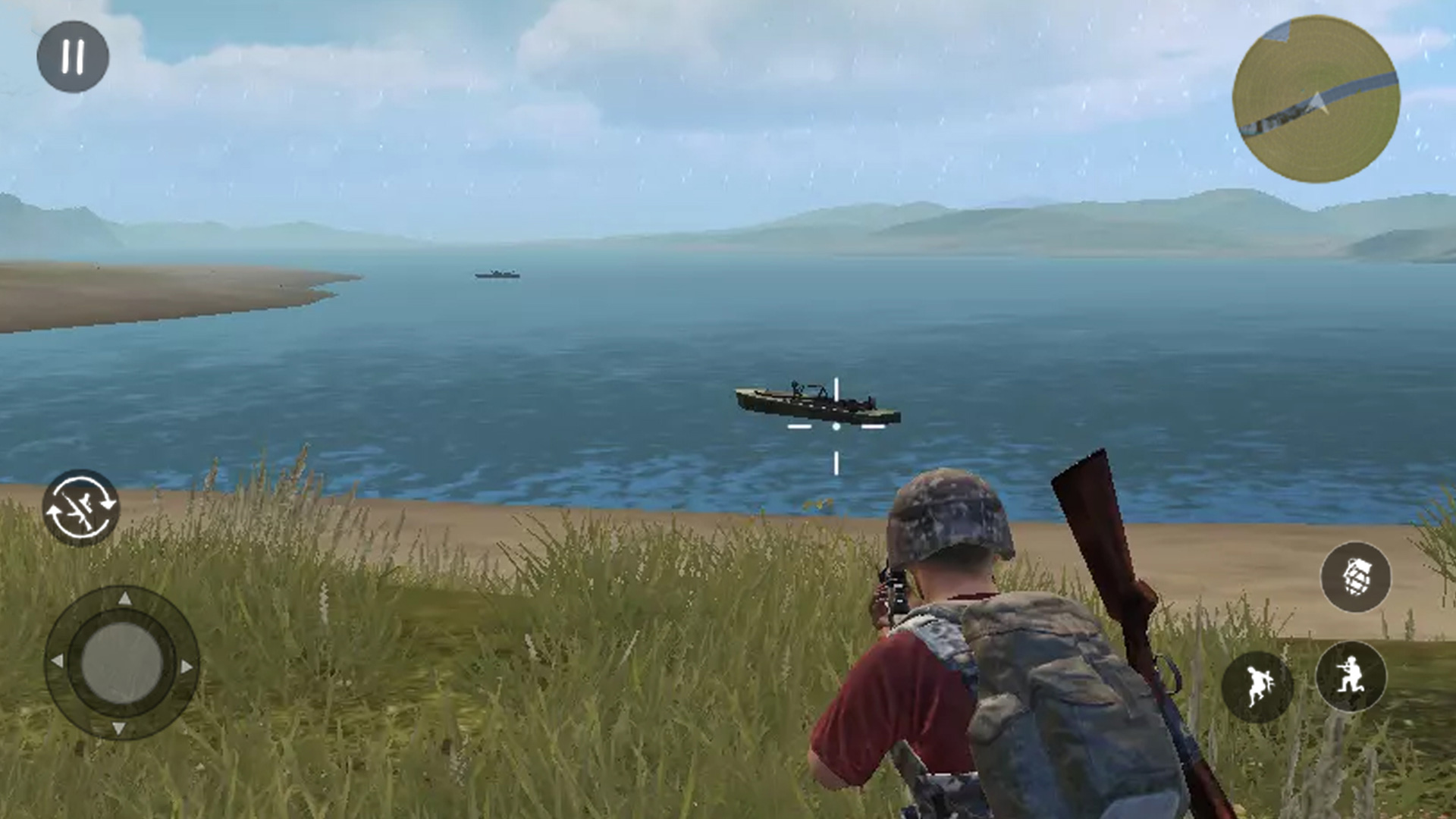Tap the weapon swap button
Image resolution: width=1456 pixels, height=819 pixels.
[80, 508]
